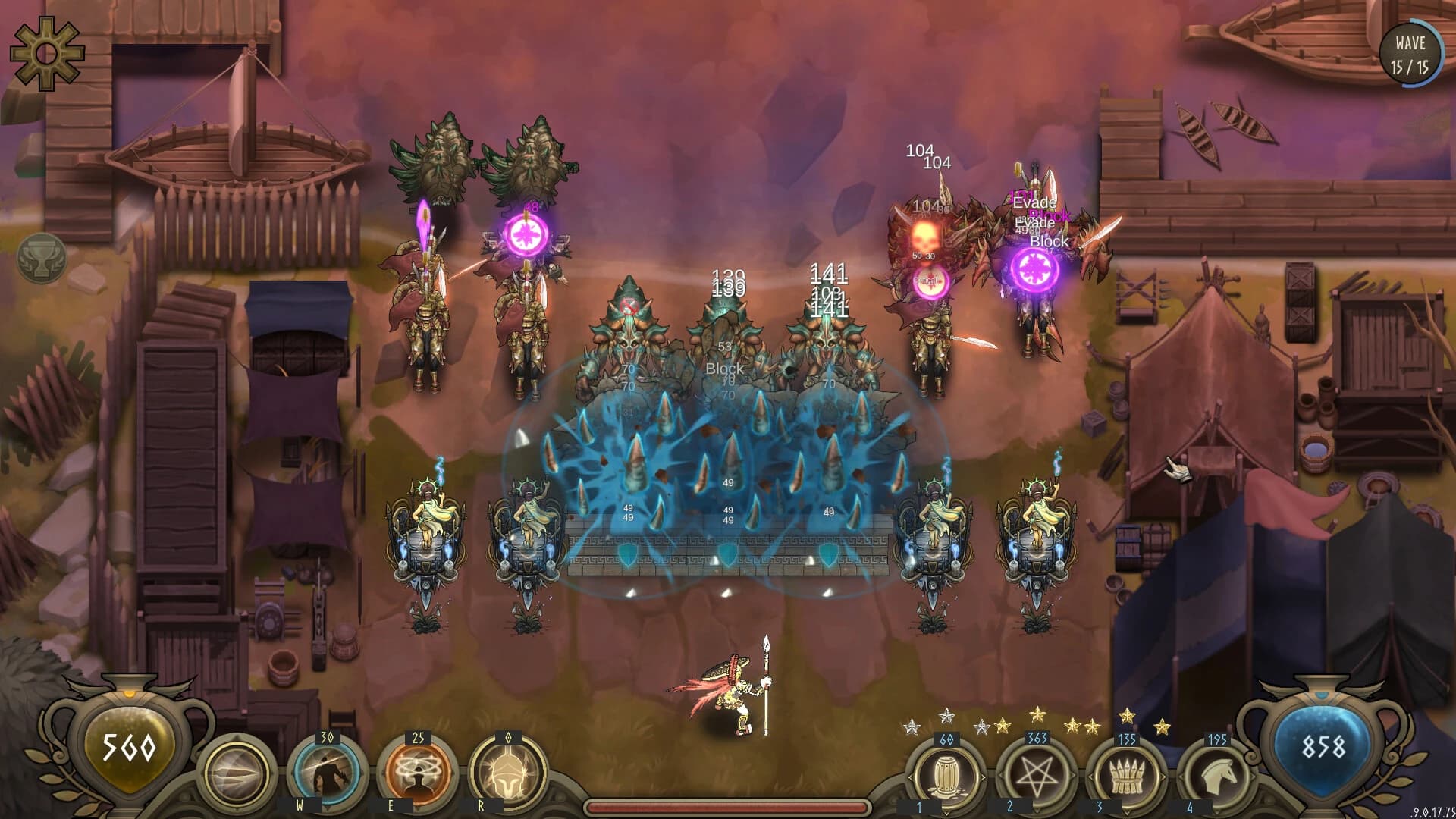
Task: Expand the left chevron beside slot 1
Action: (x=911, y=777)
